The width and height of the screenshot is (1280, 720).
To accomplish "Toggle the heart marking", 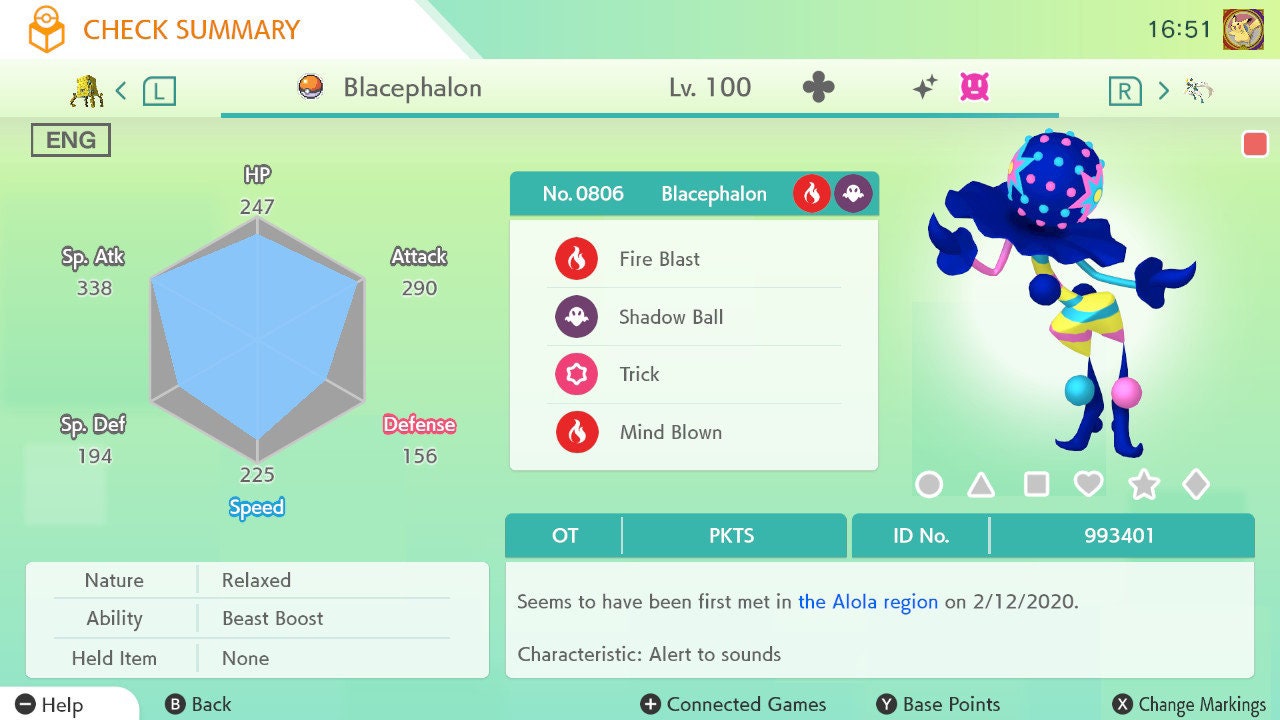I will [x=1088, y=485].
